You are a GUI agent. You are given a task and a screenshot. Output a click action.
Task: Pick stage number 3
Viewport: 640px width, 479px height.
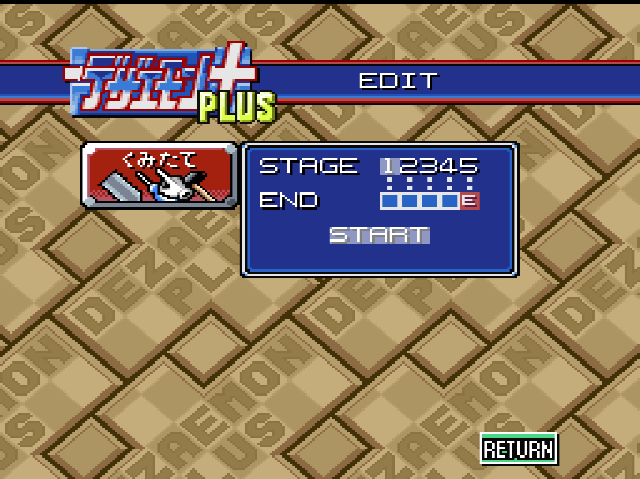coord(430,166)
